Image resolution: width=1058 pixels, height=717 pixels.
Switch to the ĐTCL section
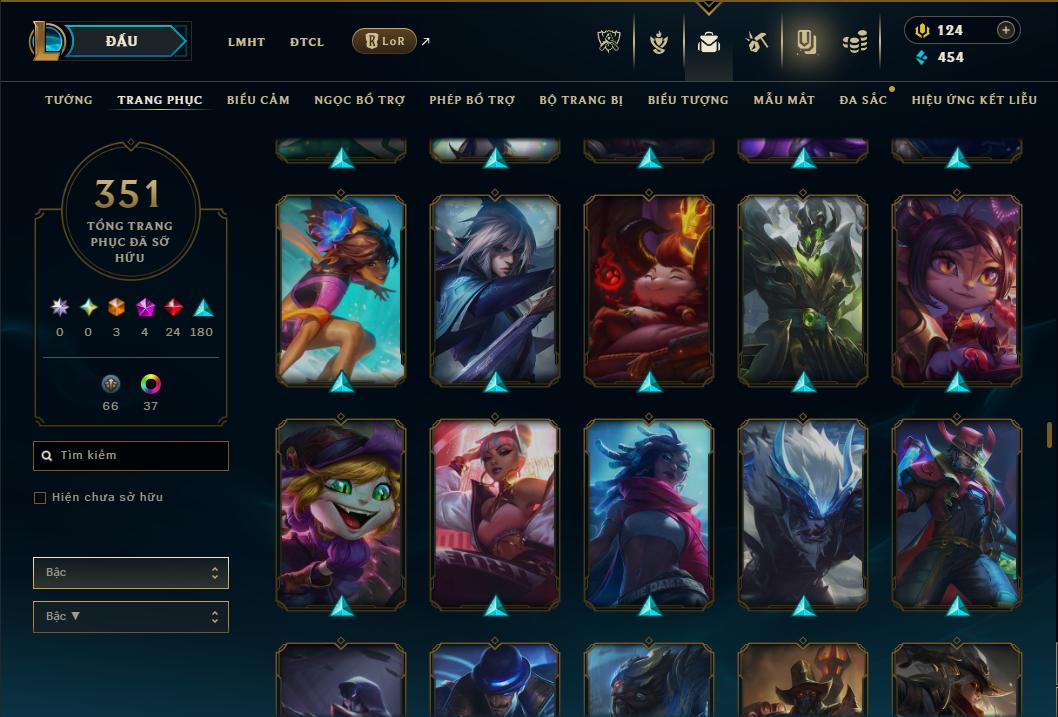tap(307, 42)
